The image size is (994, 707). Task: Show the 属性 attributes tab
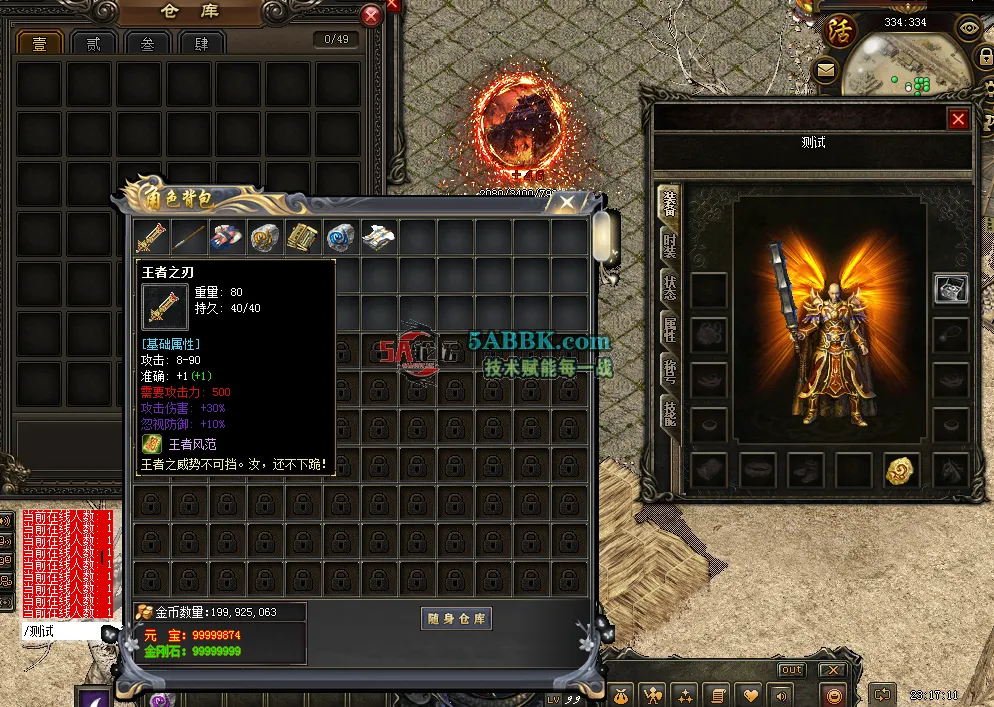pos(669,329)
